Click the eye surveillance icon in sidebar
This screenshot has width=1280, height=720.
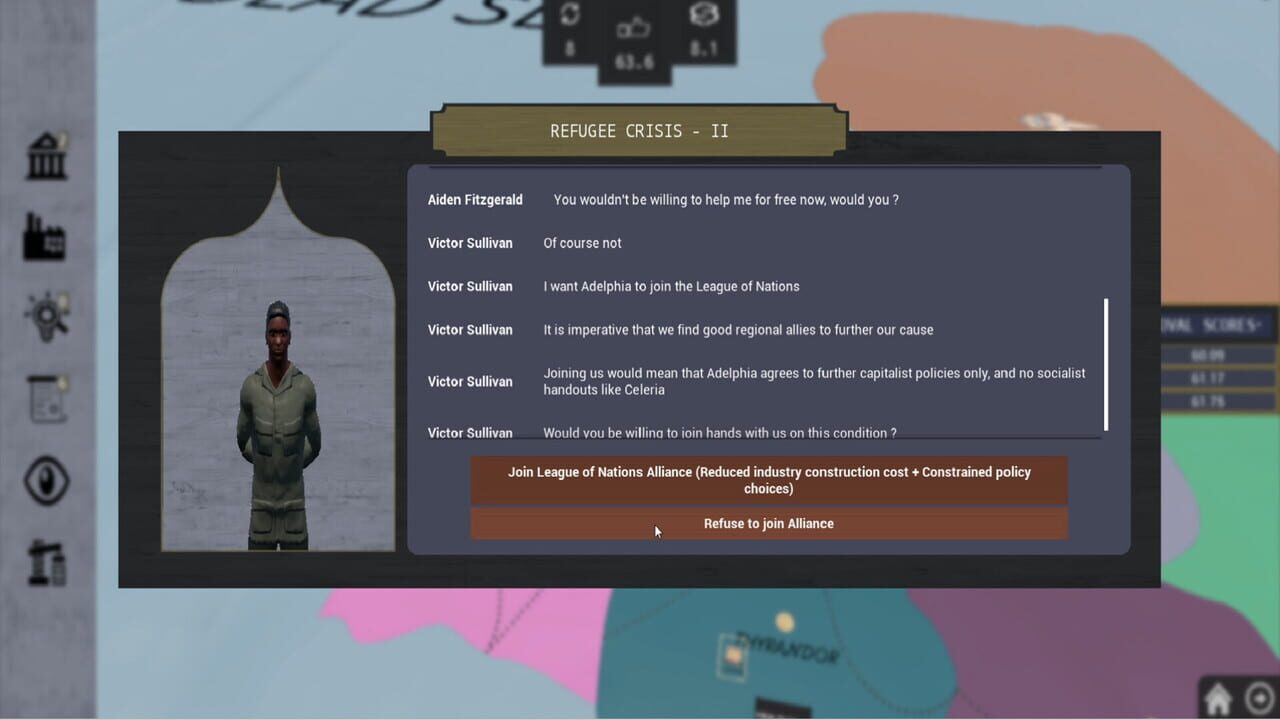click(45, 483)
